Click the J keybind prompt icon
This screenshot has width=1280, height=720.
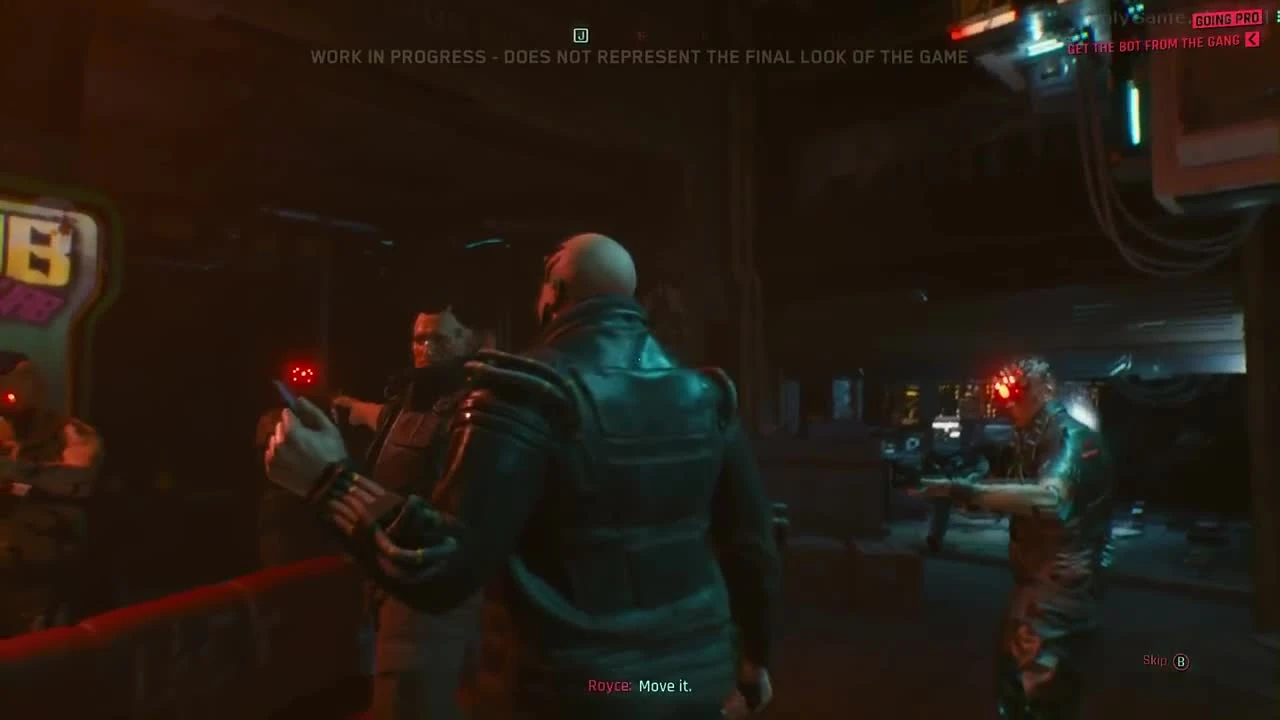(x=581, y=35)
